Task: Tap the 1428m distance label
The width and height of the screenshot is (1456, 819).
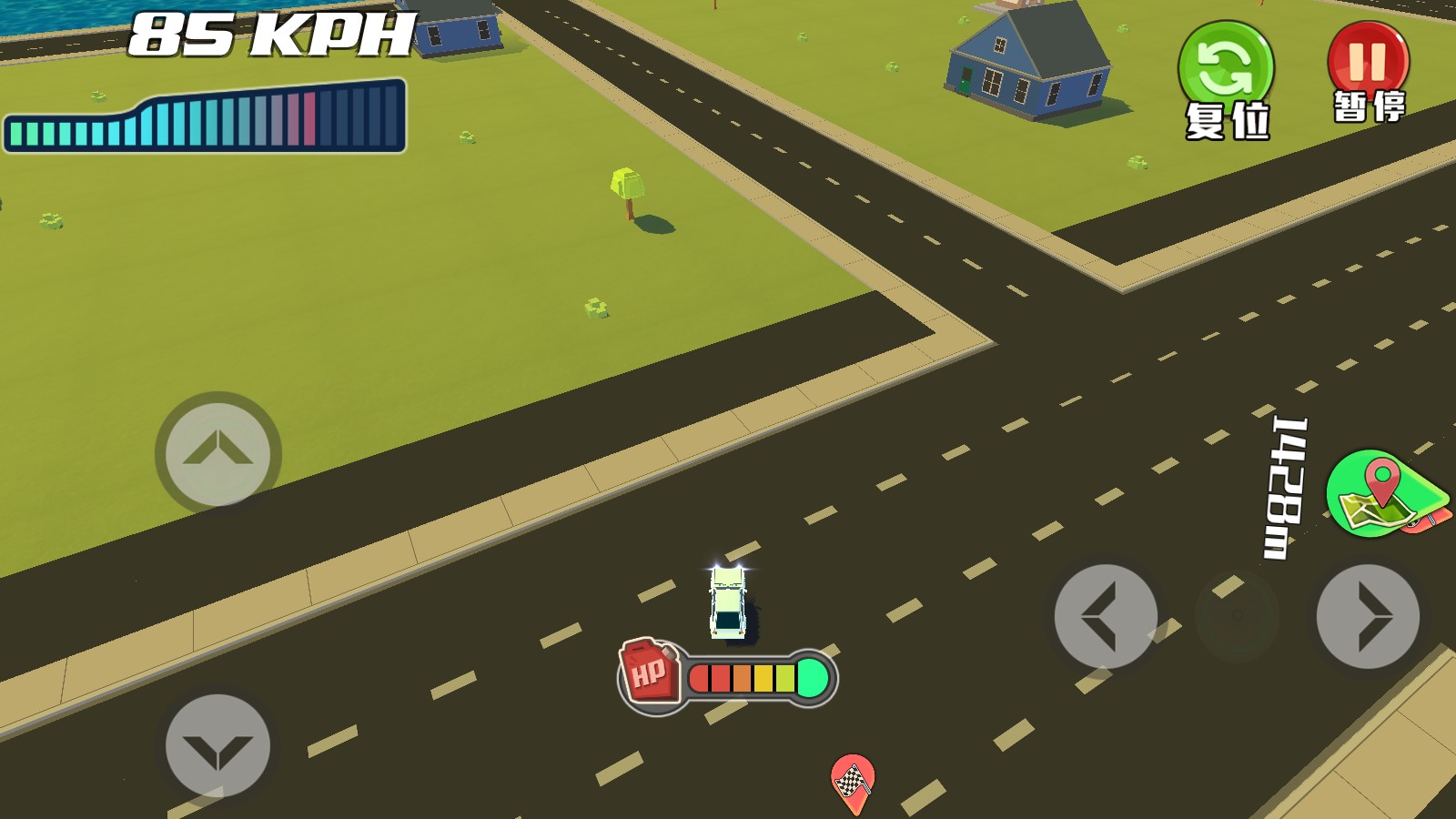Action: pos(1279,480)
